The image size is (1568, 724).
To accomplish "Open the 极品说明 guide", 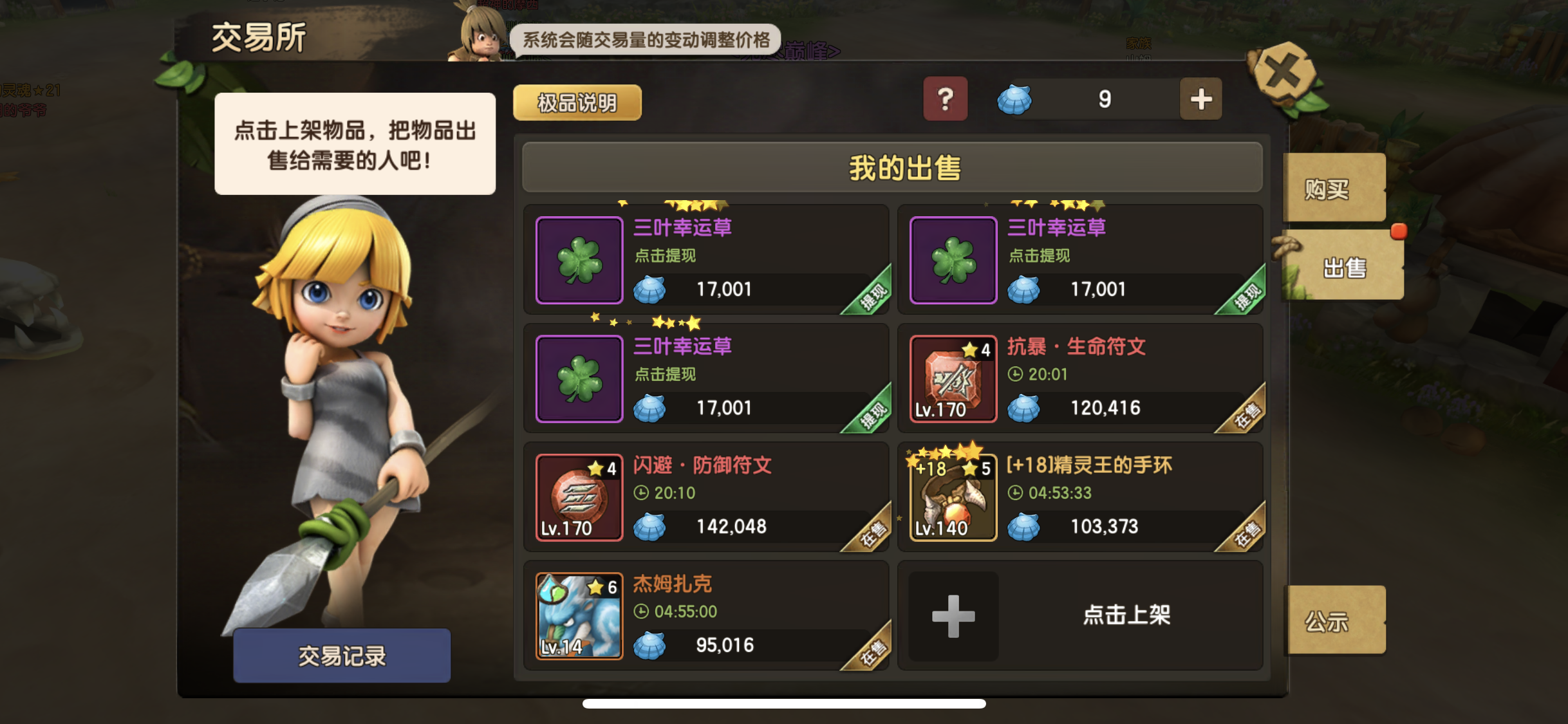I will click(x=577, y=102).
